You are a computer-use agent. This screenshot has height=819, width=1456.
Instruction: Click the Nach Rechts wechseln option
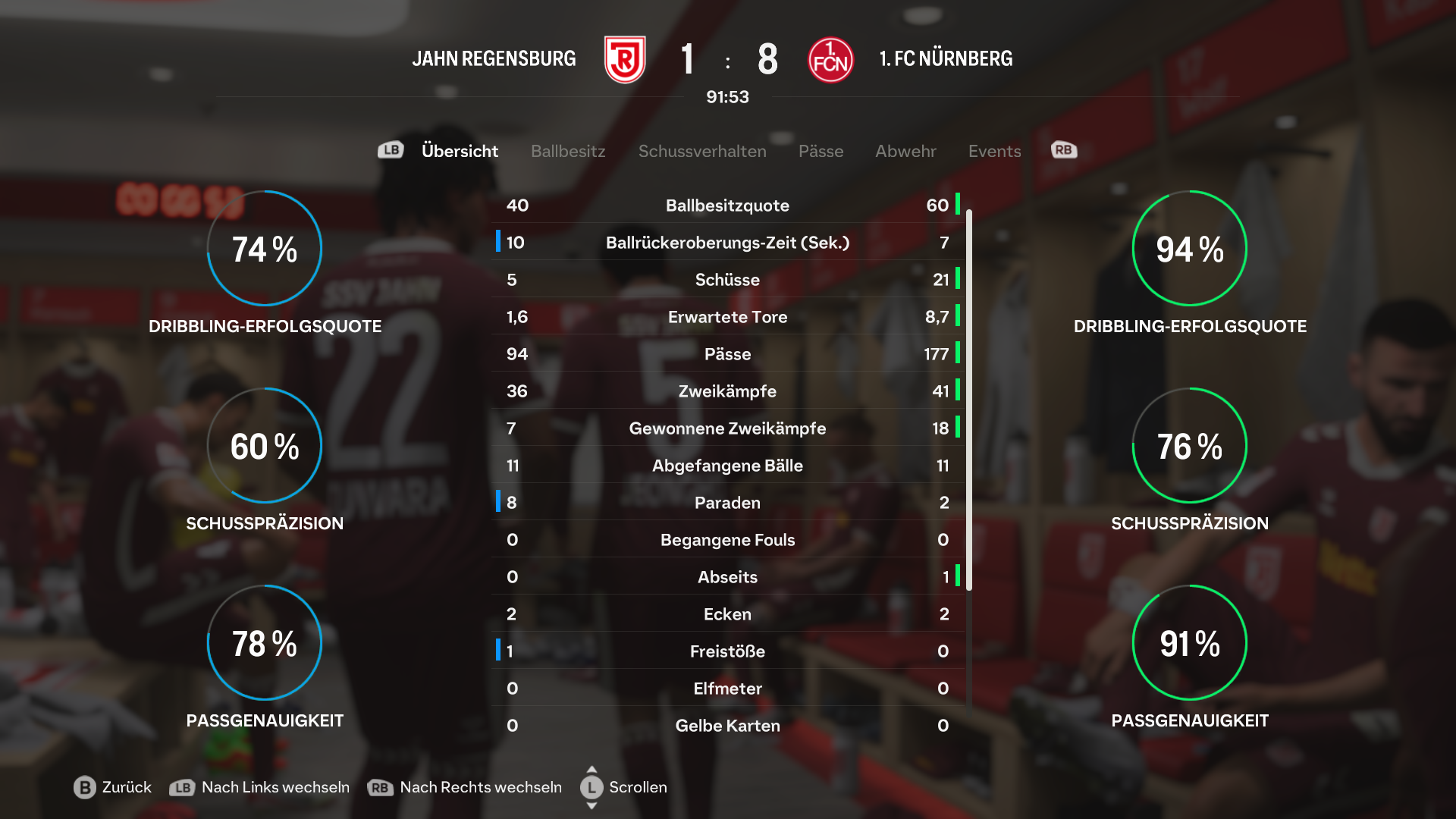pyautogui.click(x=465, y=787)
